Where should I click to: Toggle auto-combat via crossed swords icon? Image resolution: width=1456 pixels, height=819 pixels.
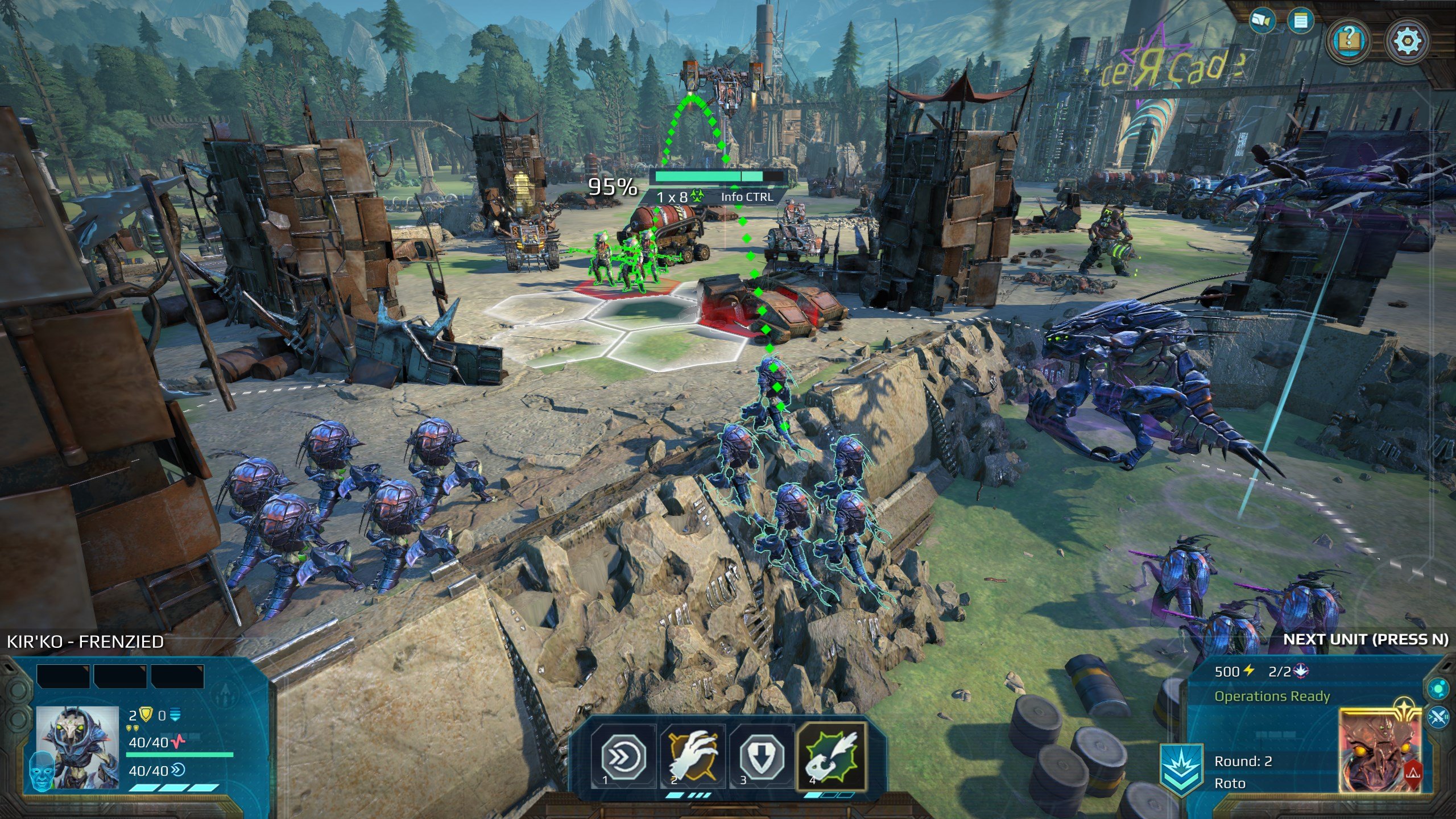1438,718
